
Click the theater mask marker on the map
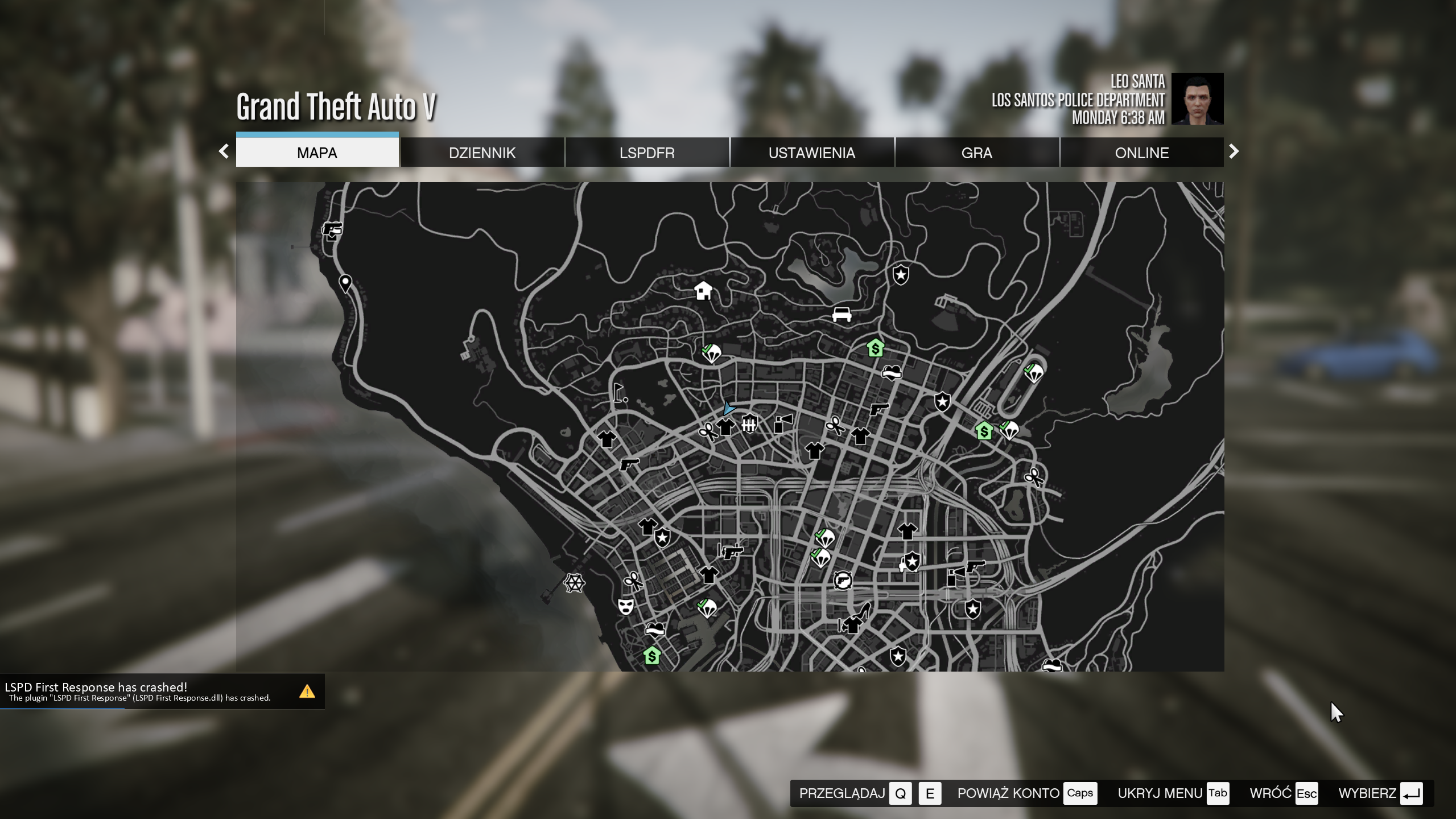(625, 606)
